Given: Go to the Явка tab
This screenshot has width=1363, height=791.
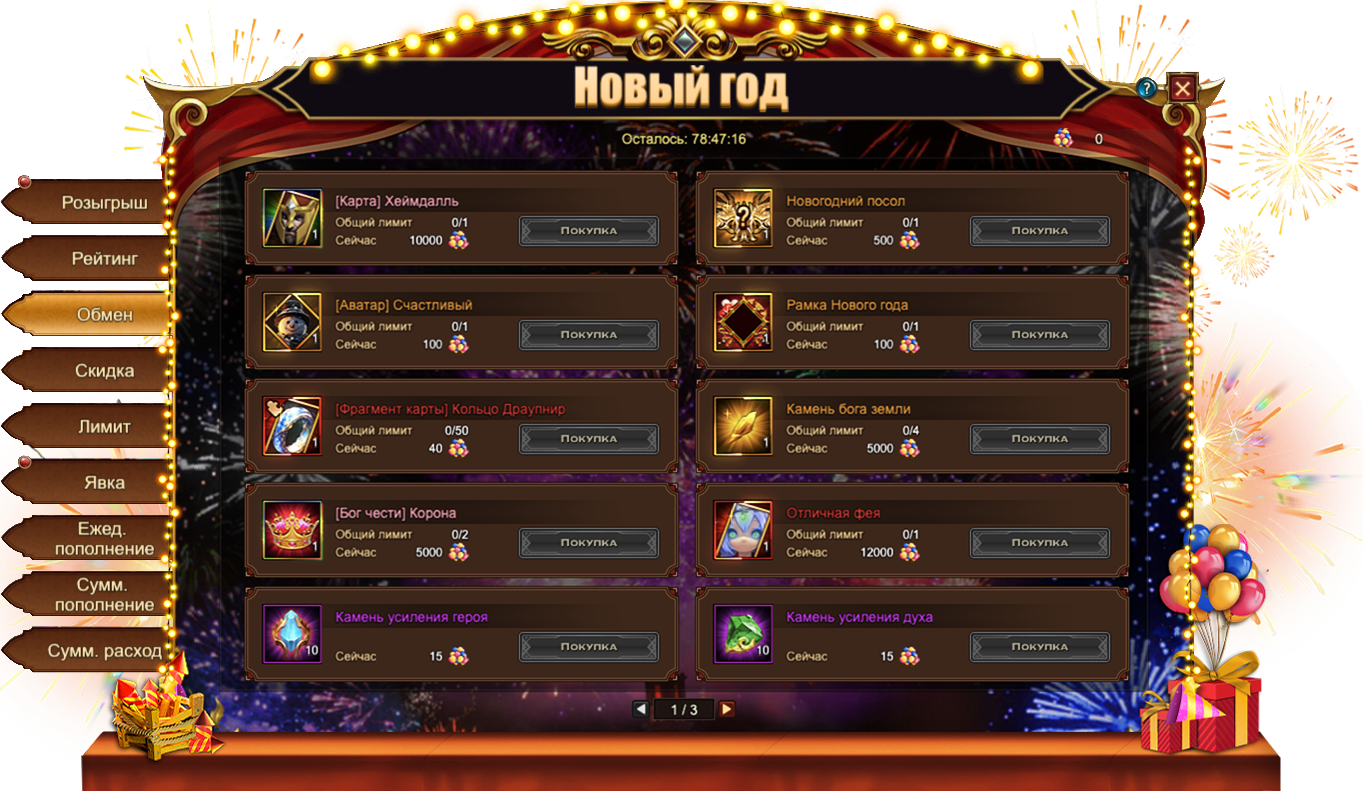Looking at the screenshot, I should (104, 483).
